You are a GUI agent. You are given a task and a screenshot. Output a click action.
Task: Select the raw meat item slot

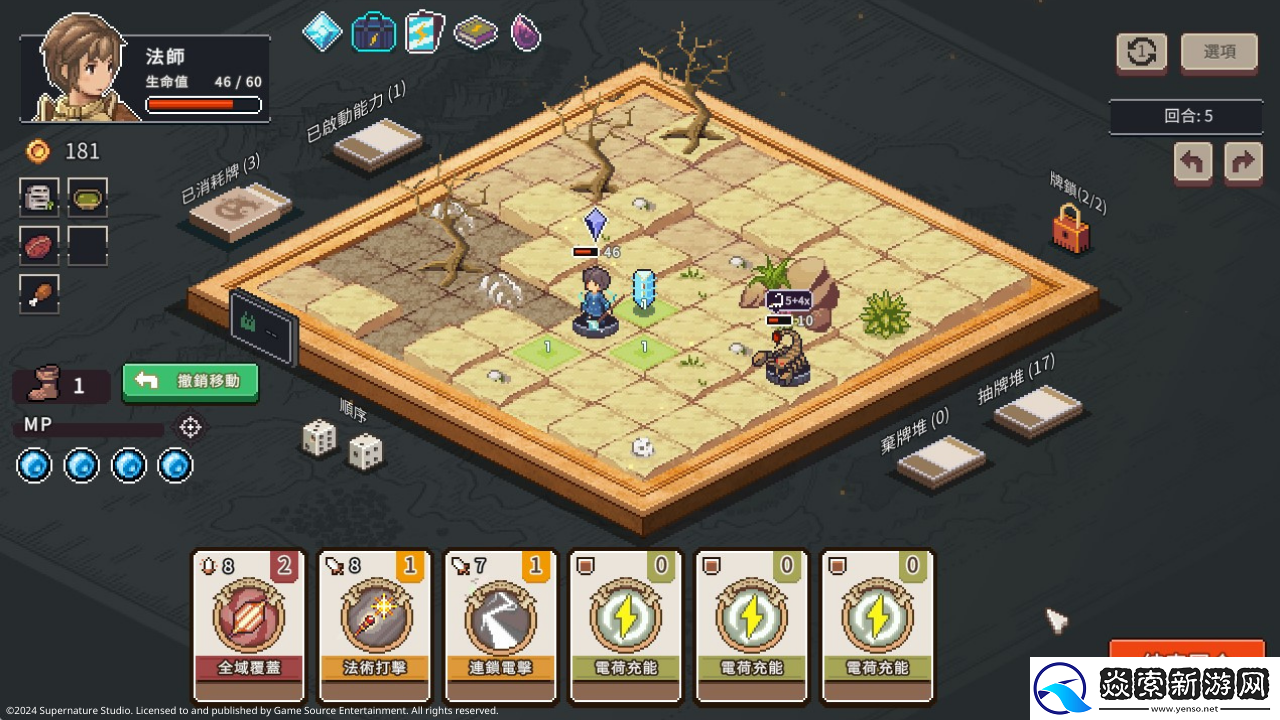(x=39, y=245)
